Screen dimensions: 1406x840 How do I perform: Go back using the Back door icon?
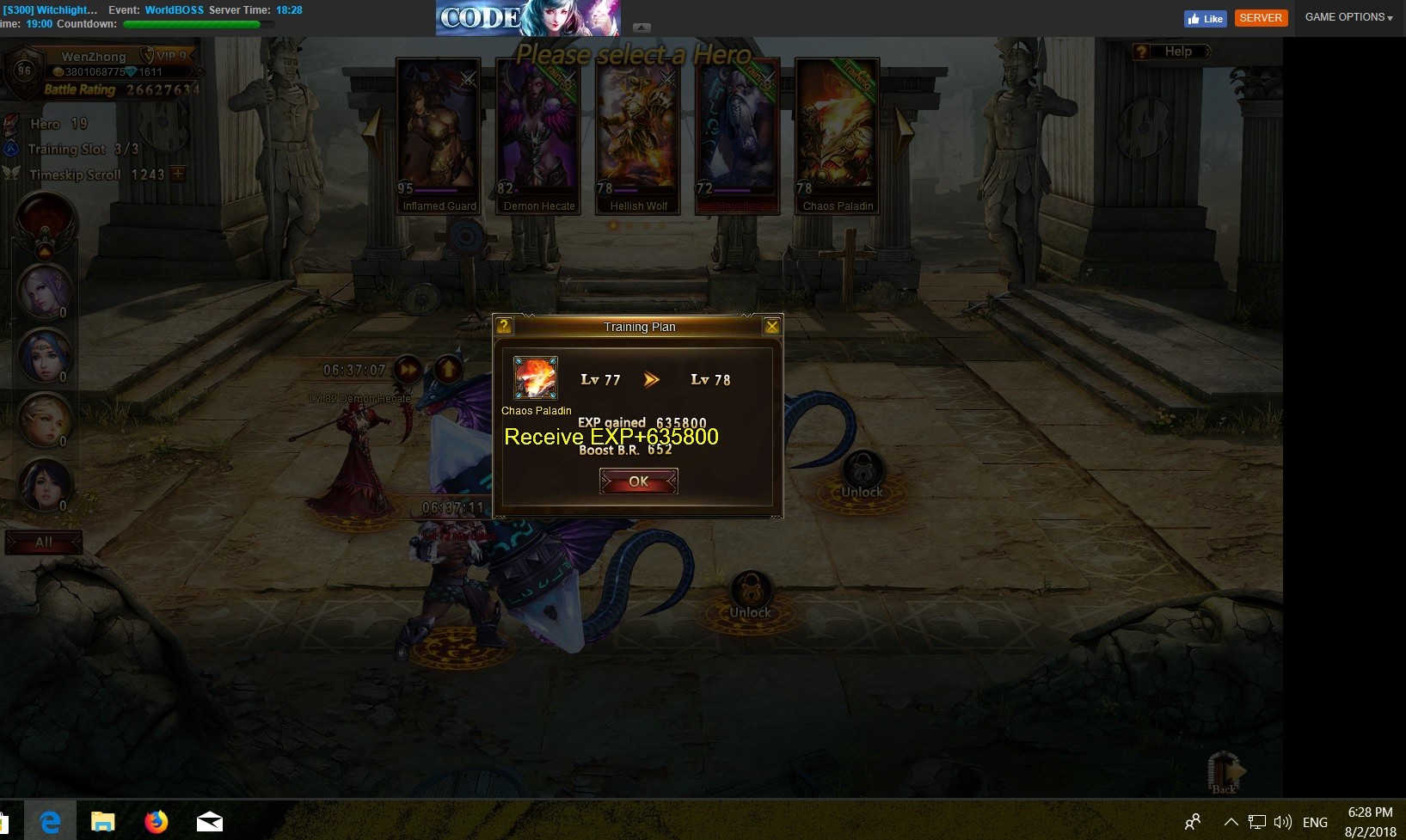(x=1224, y=771)
